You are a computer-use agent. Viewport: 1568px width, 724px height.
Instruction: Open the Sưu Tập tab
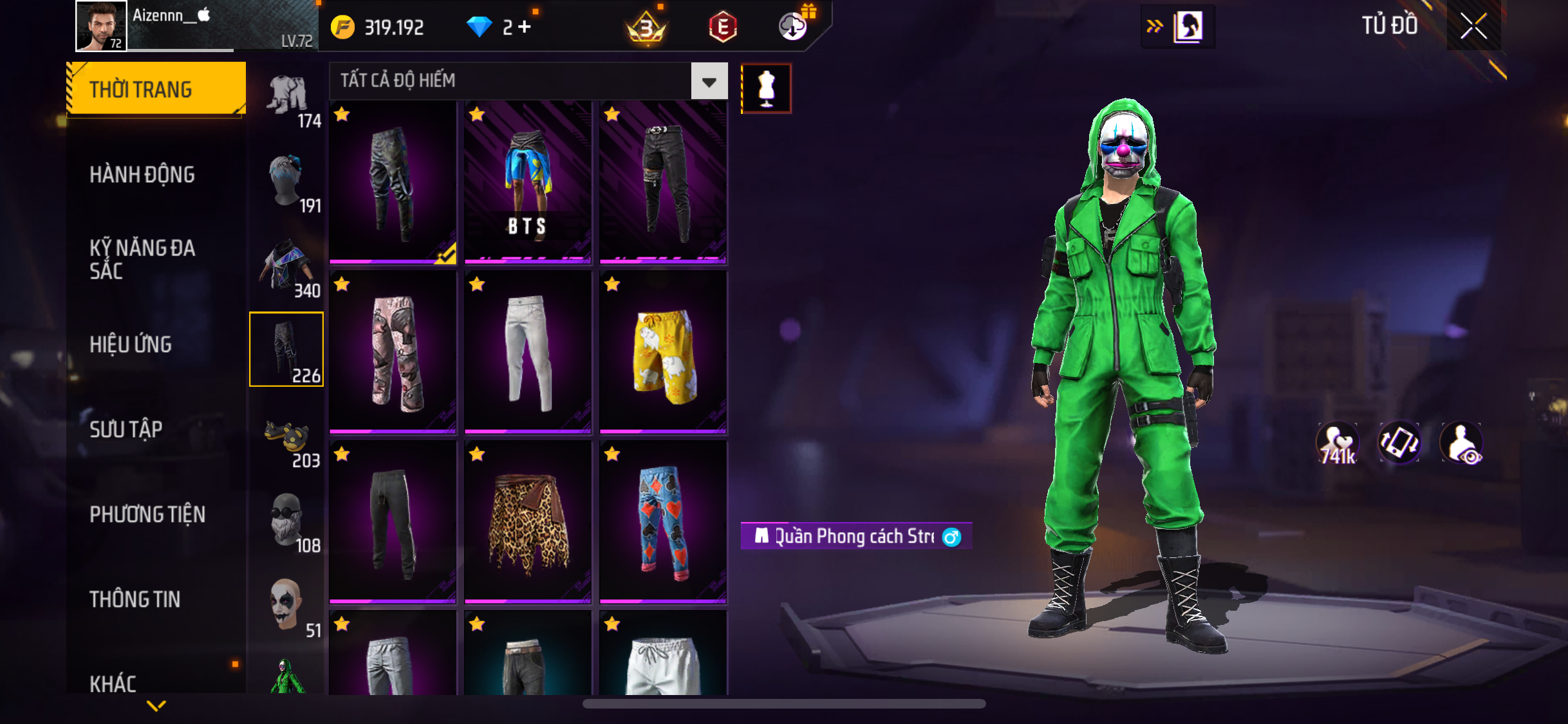tap(126, 429)
